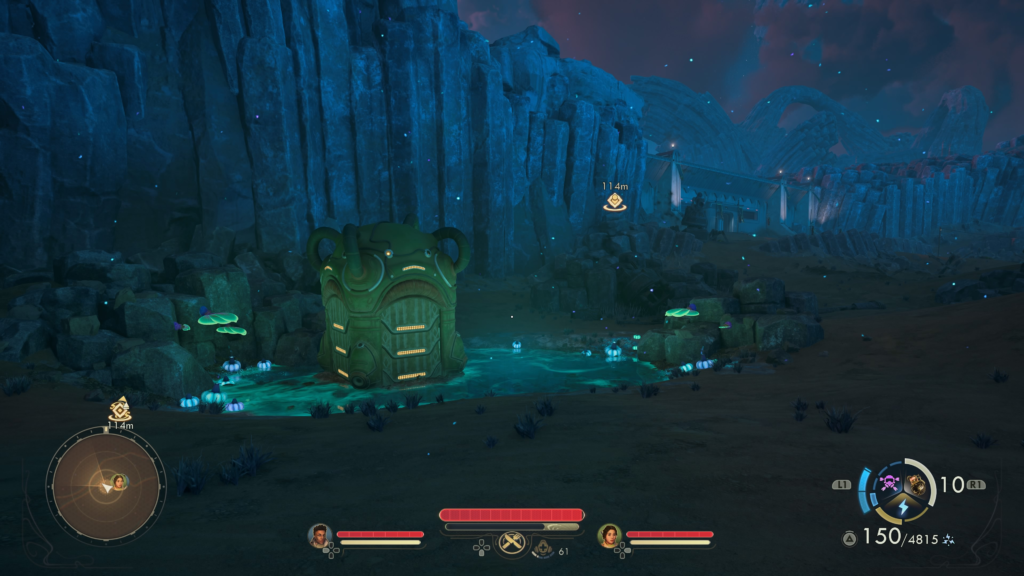This screenshot has width=1024, height=576.
Task: Trigger the lightning bolt ability
Action: [x=902, y=508]
